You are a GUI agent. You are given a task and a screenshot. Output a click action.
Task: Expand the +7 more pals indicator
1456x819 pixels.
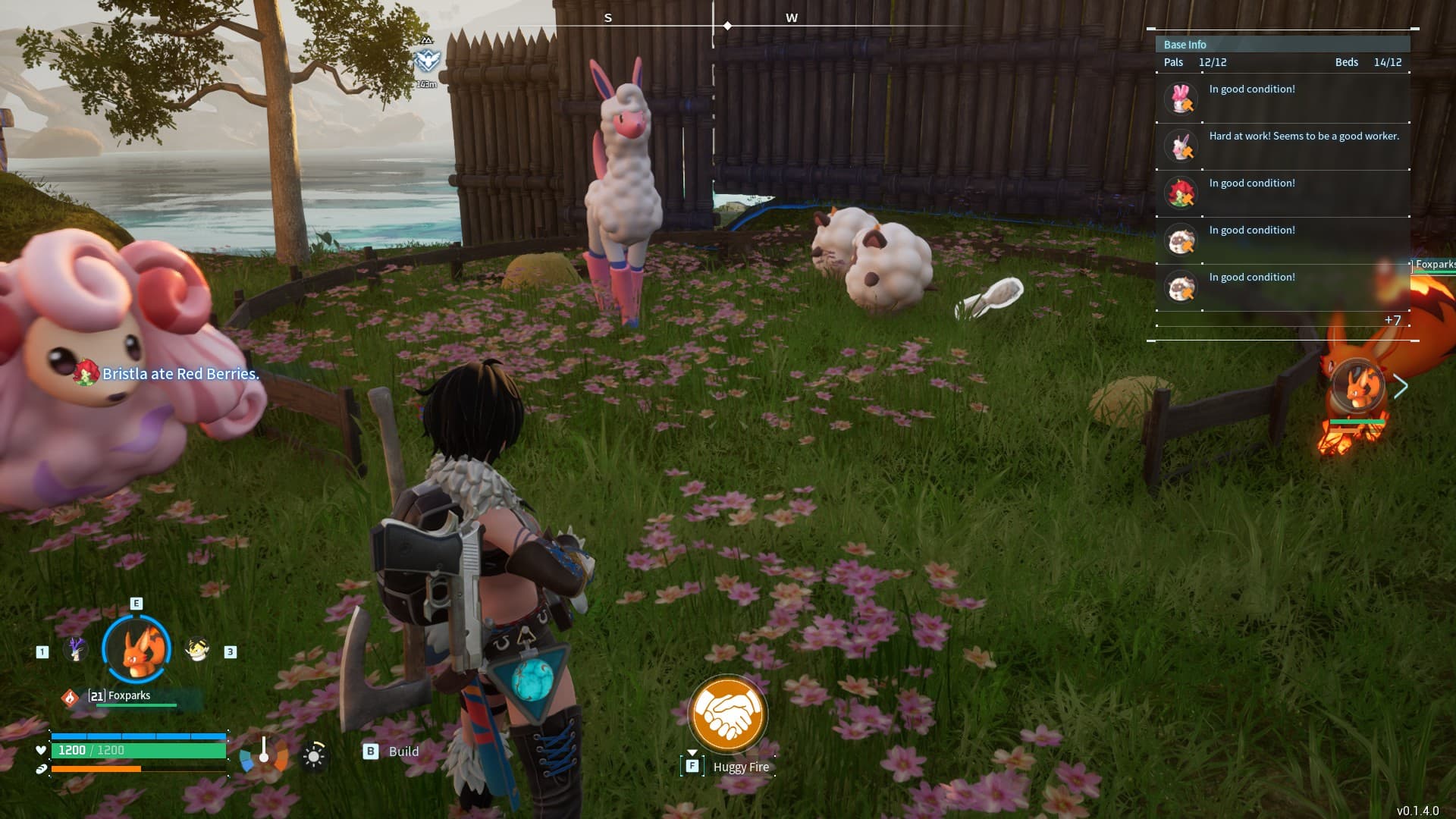1392,320
